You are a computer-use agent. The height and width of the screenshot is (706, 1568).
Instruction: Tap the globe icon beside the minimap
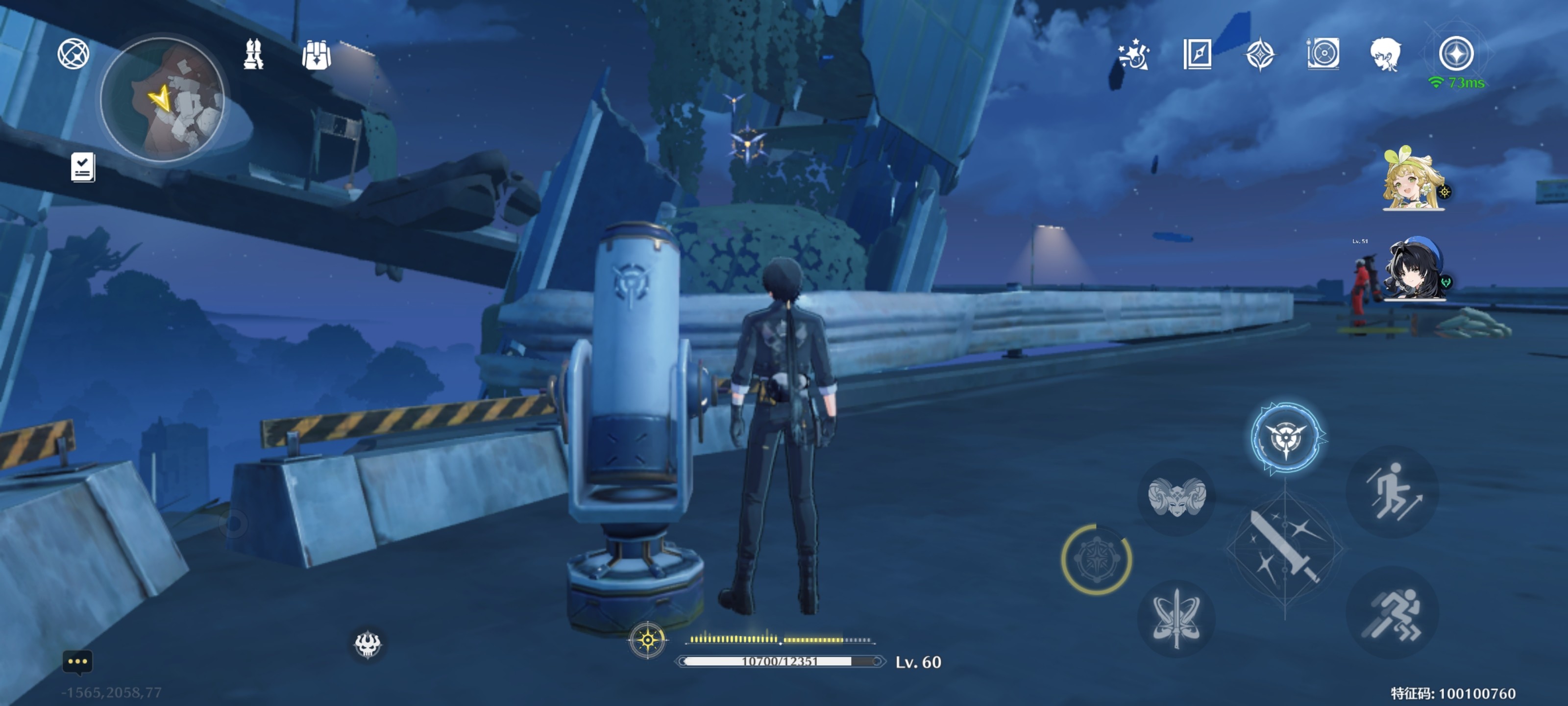coord(73,53)
